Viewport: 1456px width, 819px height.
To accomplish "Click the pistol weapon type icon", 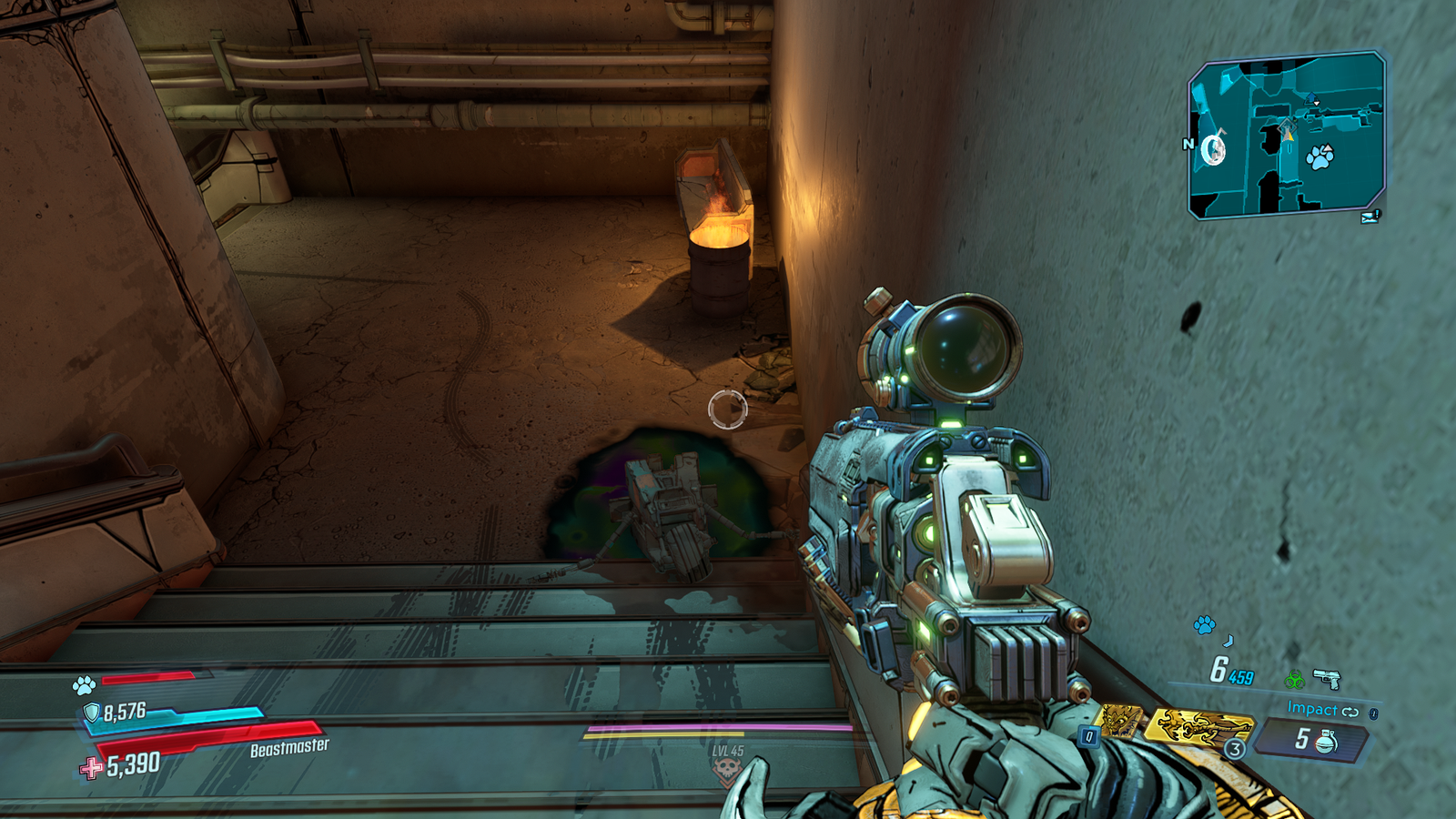I will point(1327,678).
